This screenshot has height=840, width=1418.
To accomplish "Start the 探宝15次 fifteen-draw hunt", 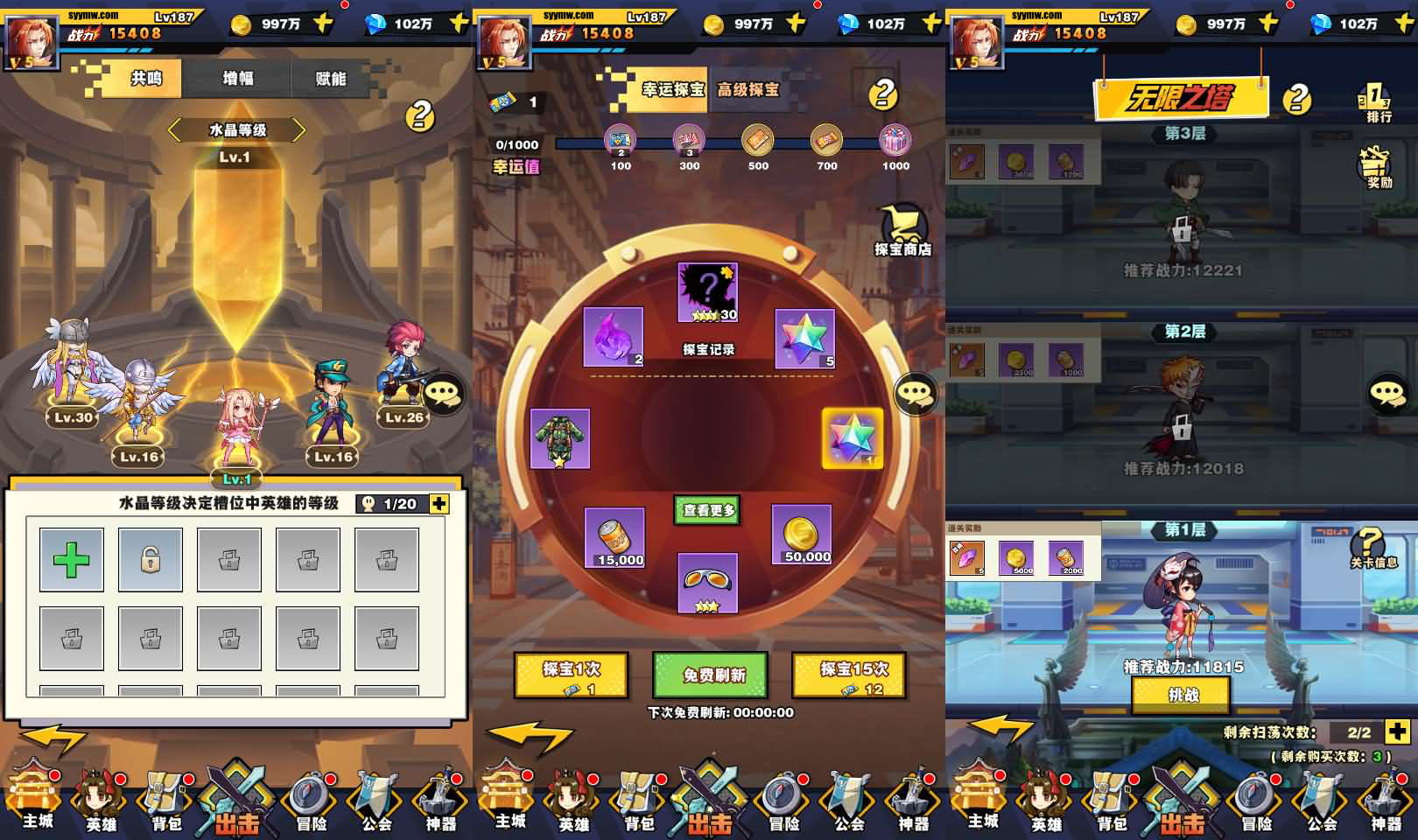I will (x=849, y=676).
